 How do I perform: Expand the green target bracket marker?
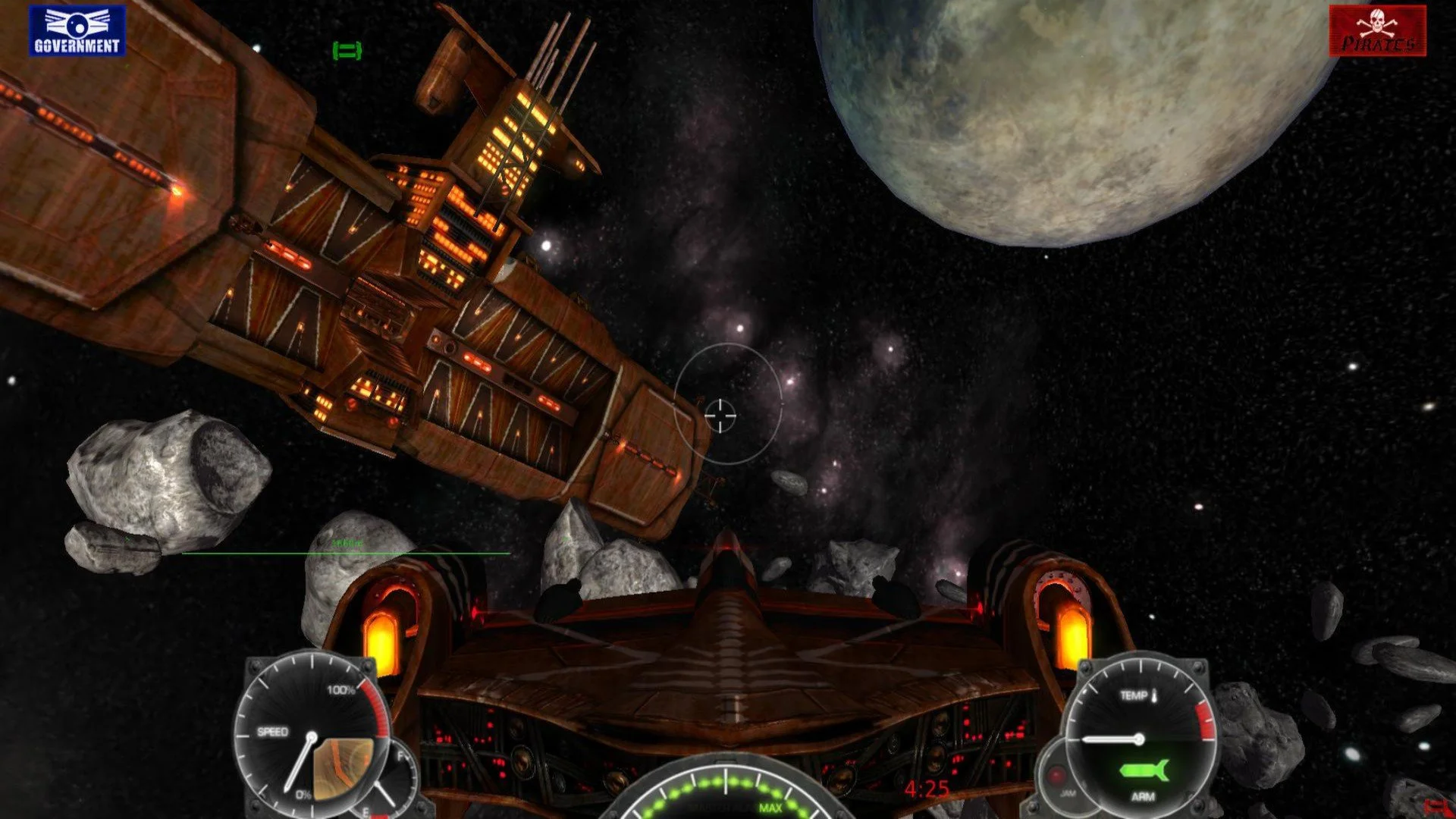(x=346, y=51)
